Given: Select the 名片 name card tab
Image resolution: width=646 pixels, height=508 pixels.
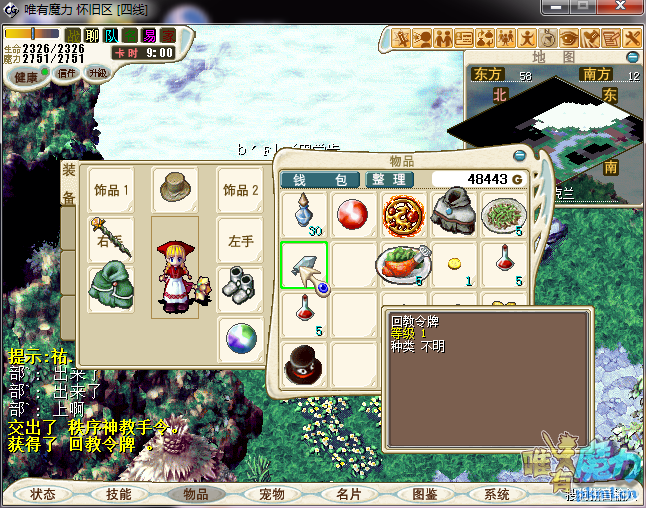Looking at the screenshot, I should [x=348, y=494].
